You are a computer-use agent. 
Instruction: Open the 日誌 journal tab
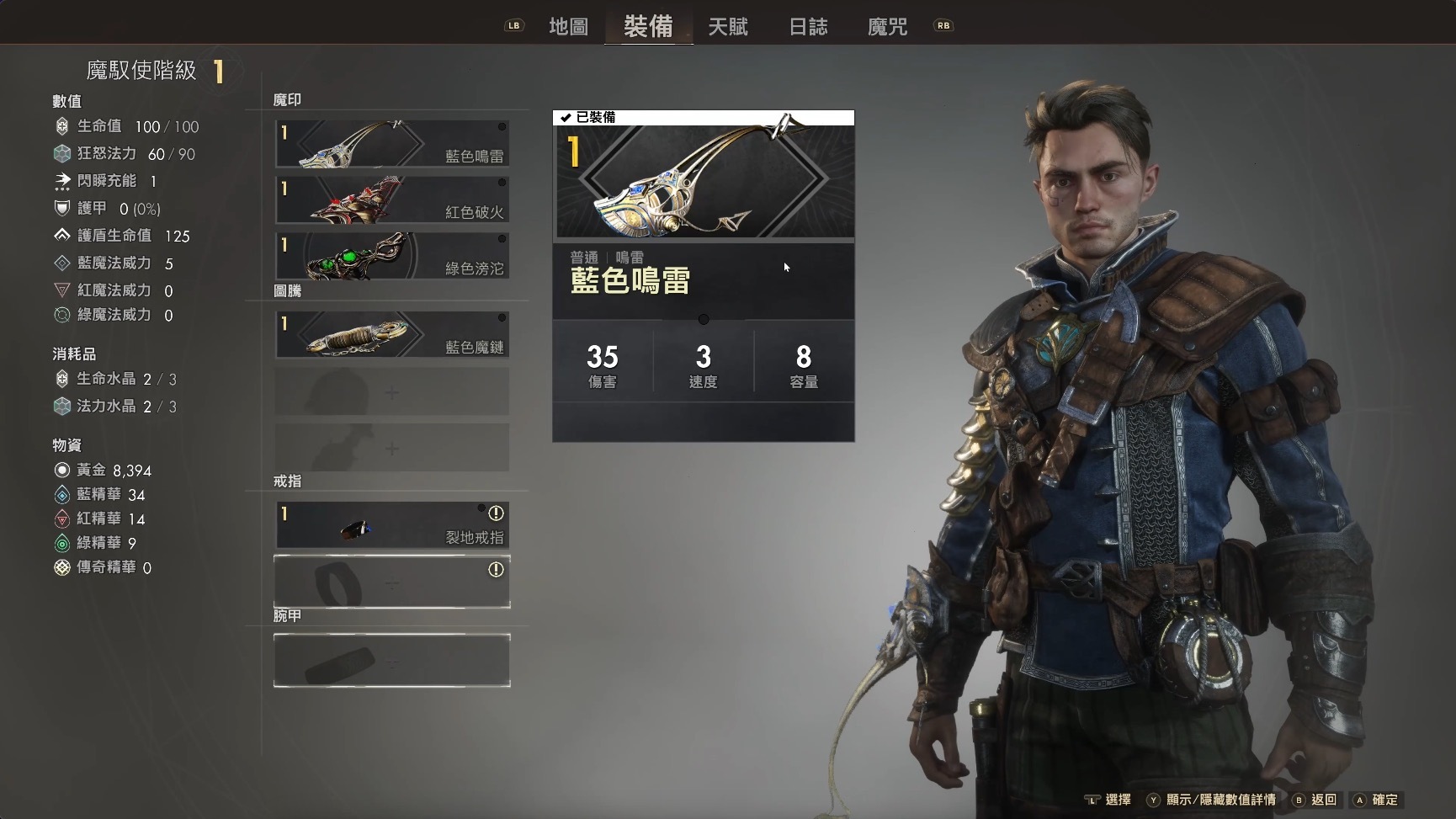808,27
